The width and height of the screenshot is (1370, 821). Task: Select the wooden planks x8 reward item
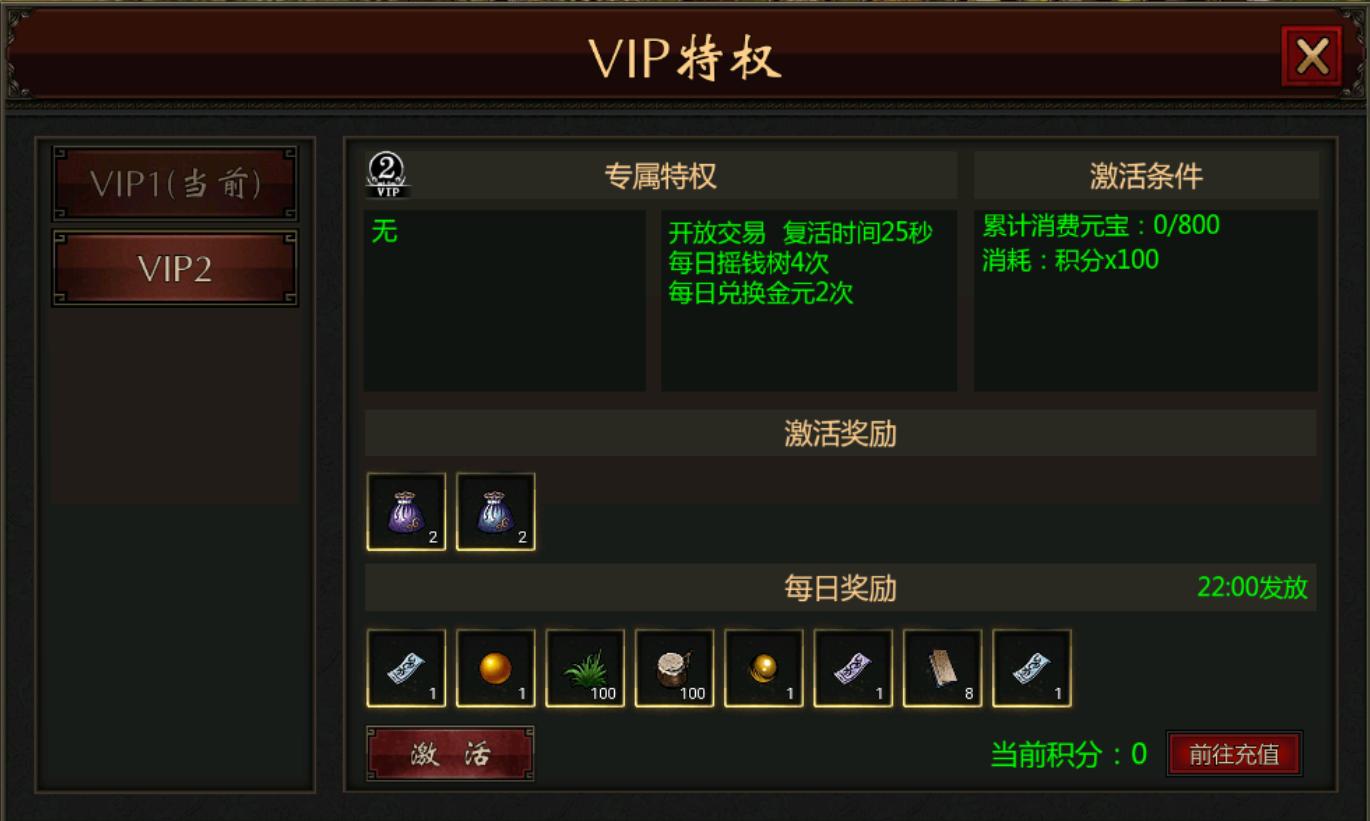(940, 668)
